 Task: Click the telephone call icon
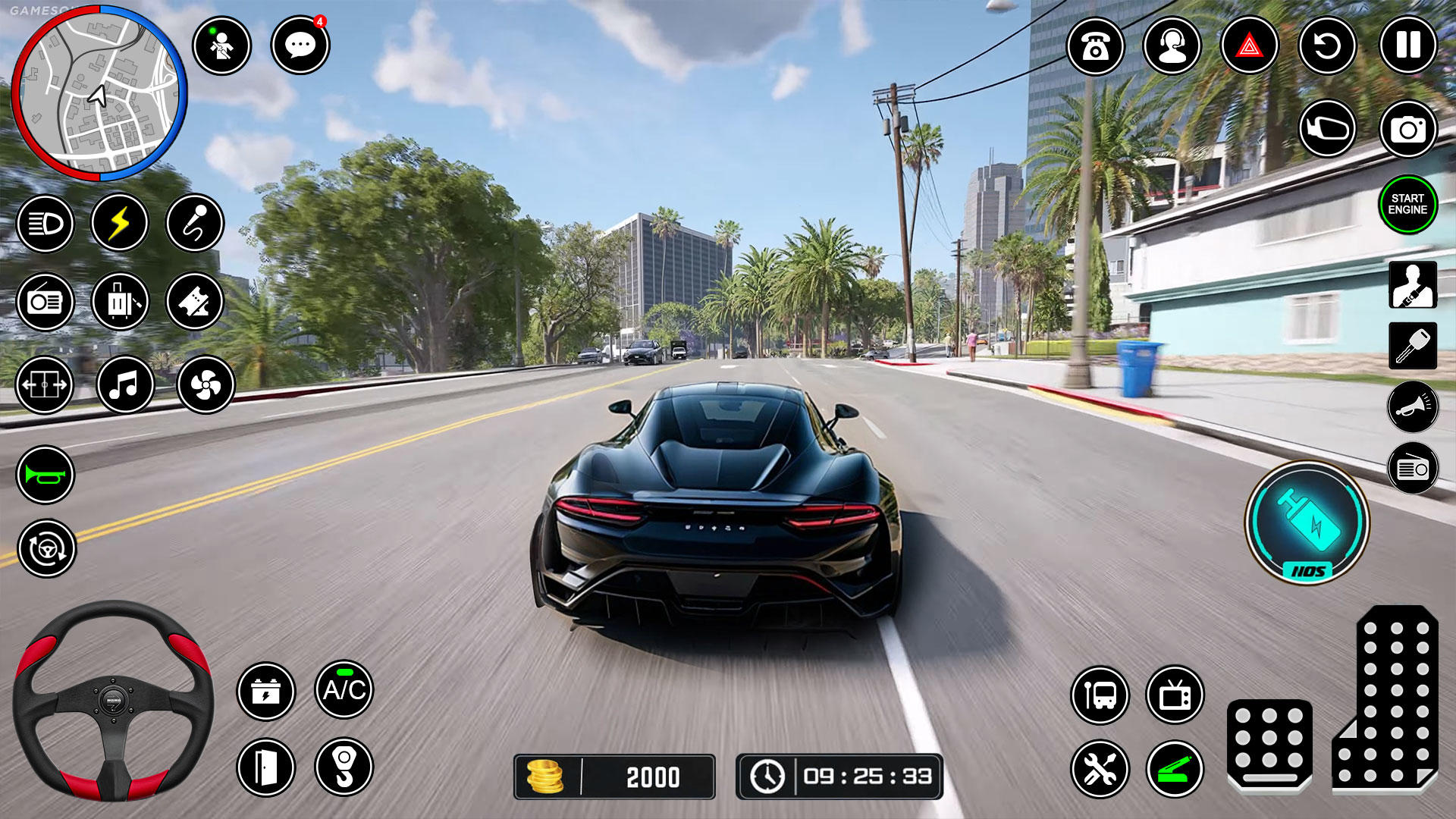(x=1095, y=47)
